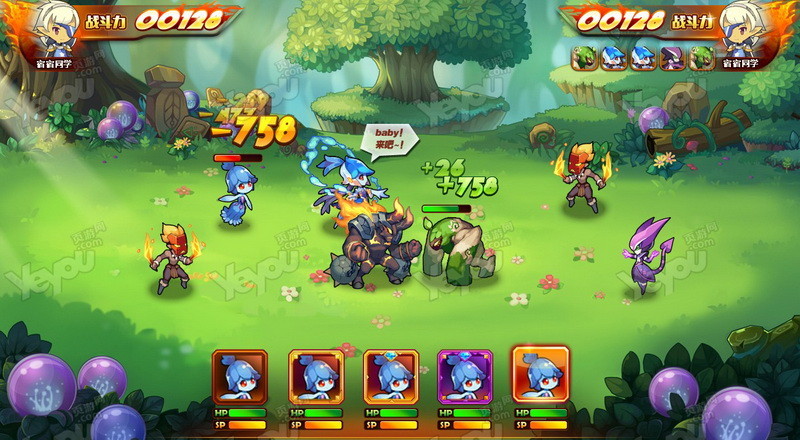Pick the glowing orange highlighted slime card
Screen dimensions: 800x440
(540, 374)
